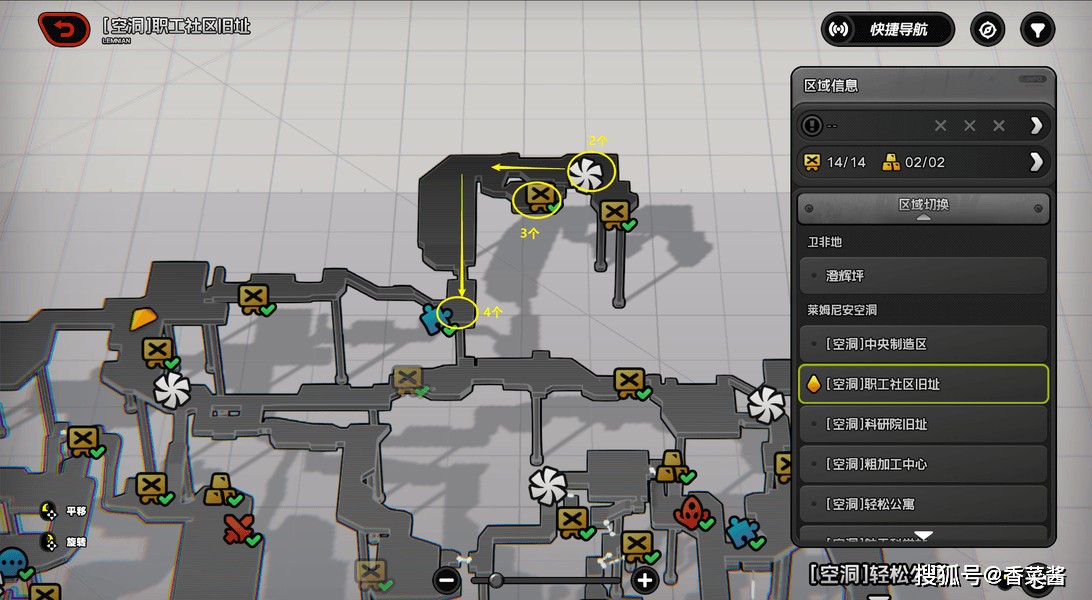Select the [空洞]粗加工中心 area
Viewport: 1092px width, 600px height.
pos(923,464)
